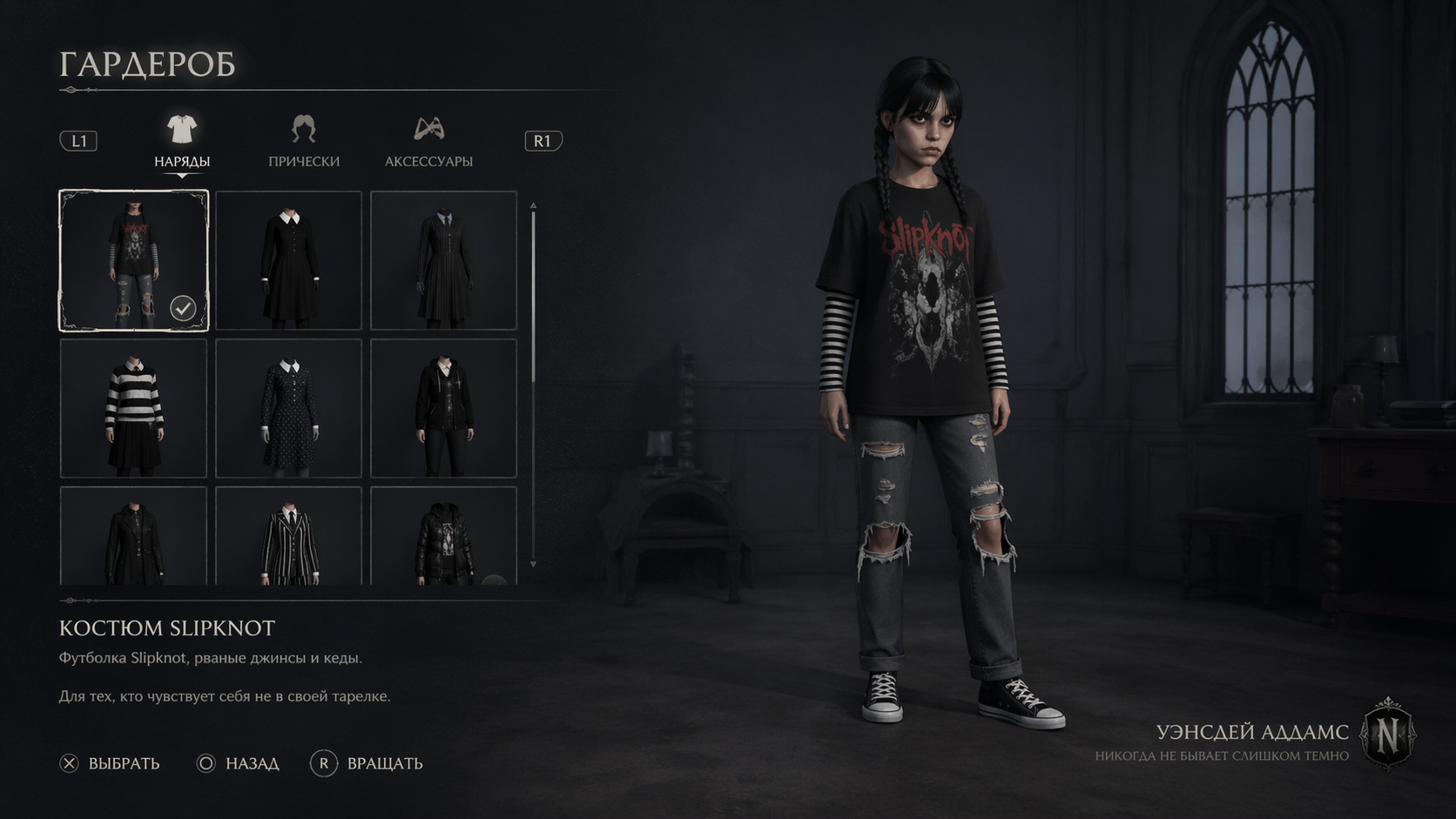Choose the polka-dot dress outfit
1456x819 pixels.
point(288,408)
